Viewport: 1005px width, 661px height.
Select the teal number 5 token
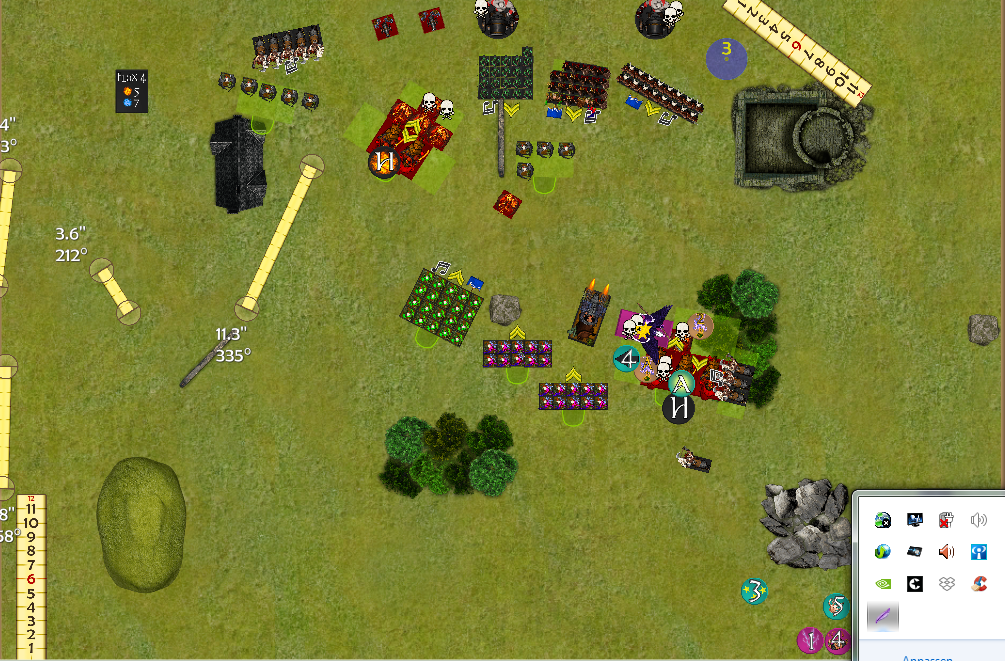(x=836, y=606)
